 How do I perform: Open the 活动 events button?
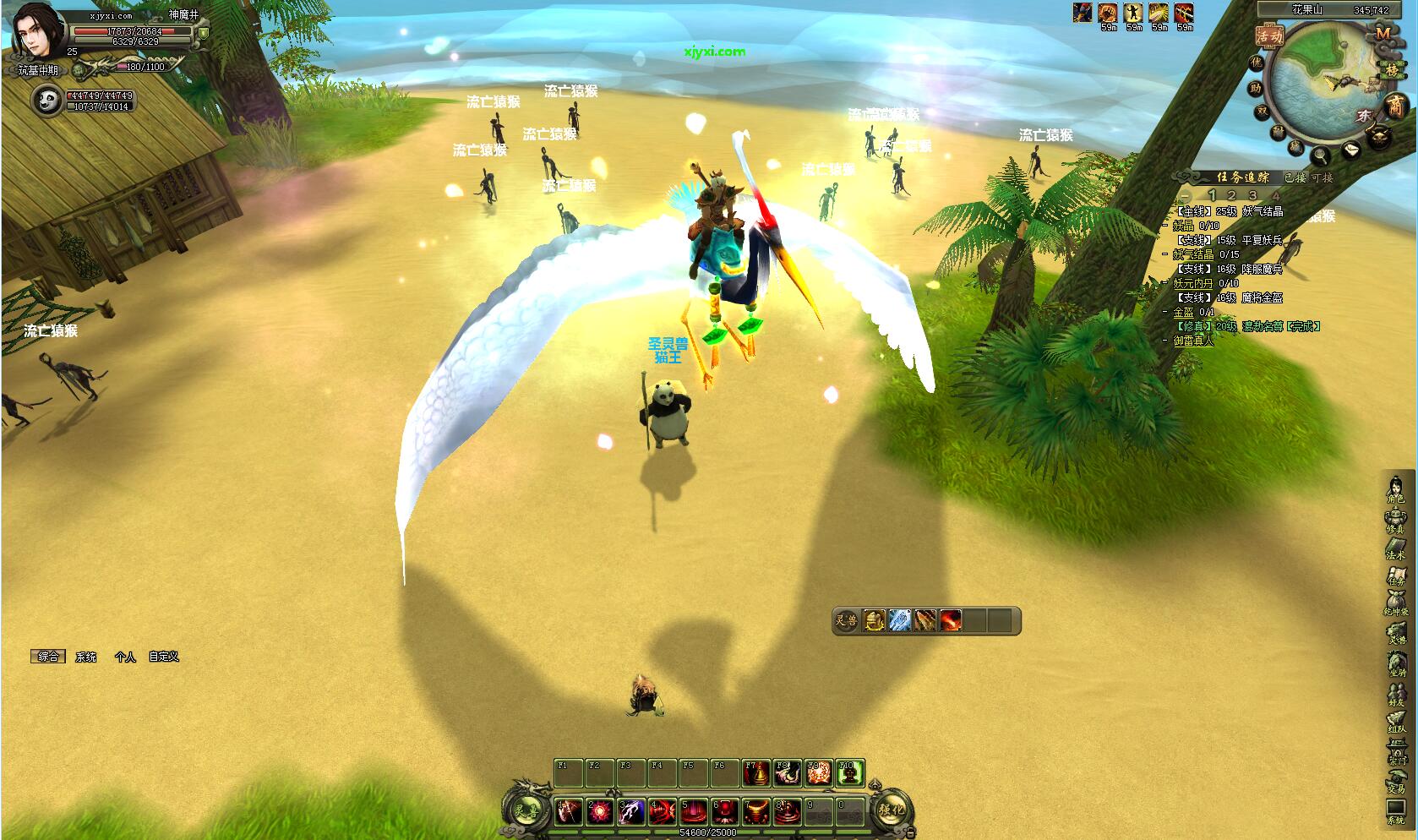(1269, 36)
